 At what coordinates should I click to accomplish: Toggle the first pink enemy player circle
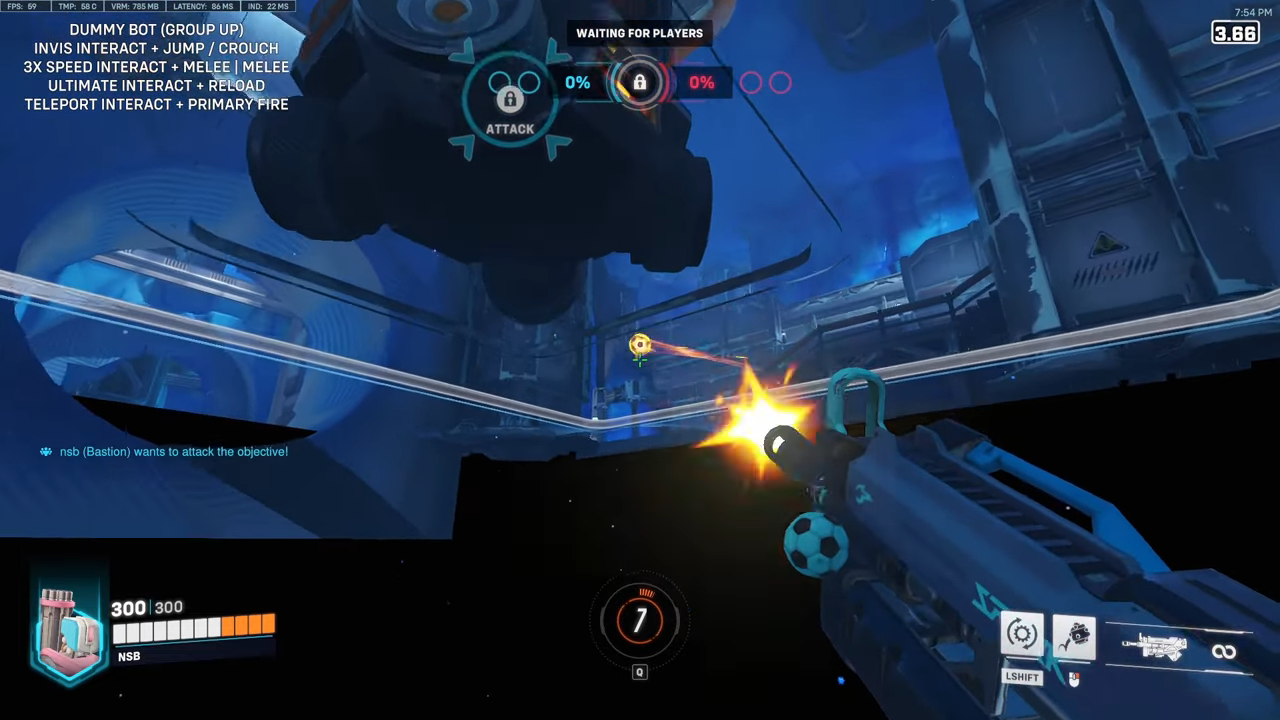coord(751,83)
